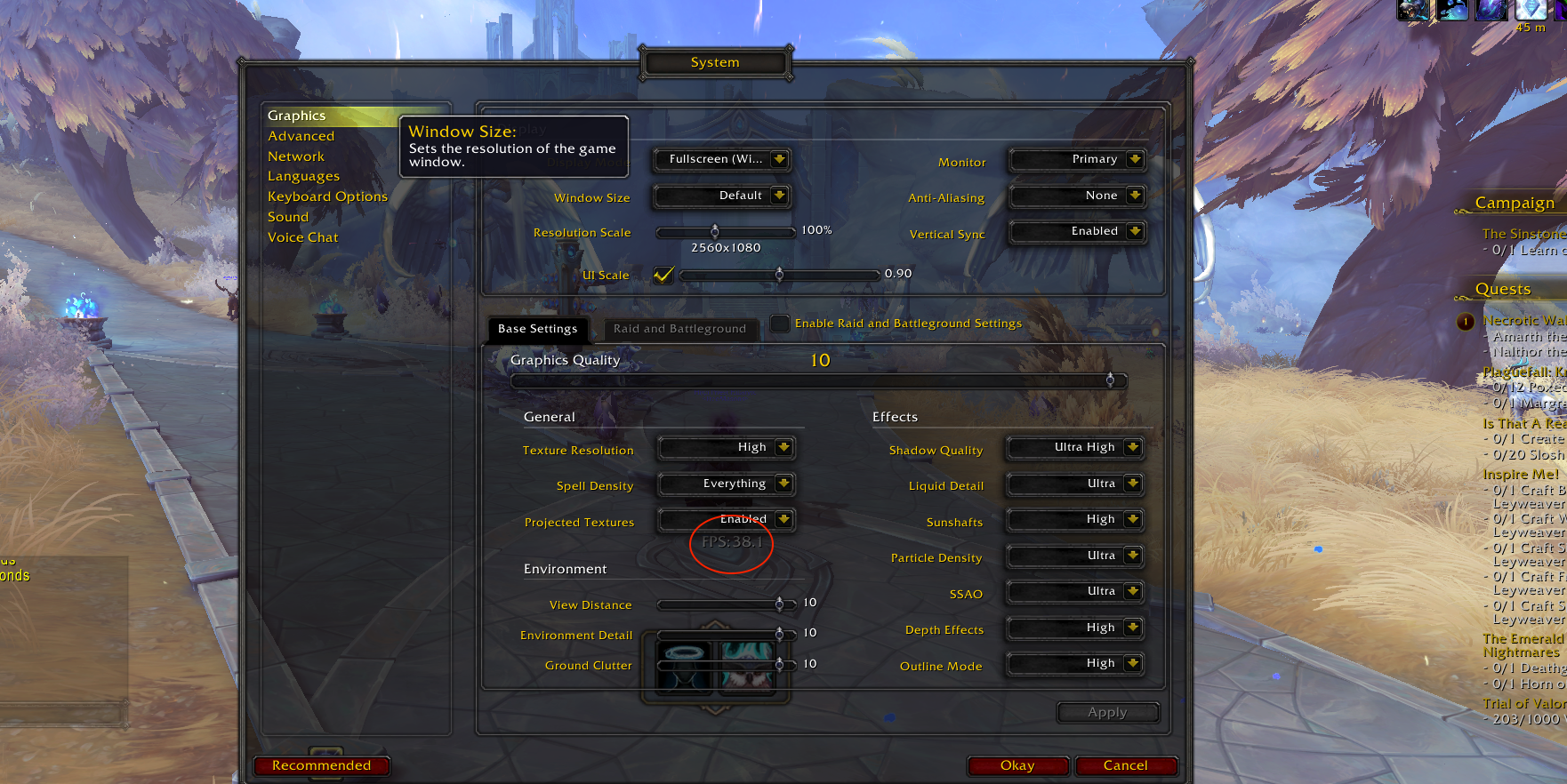The image size is (1567, 784).
Task: Cancel the System settings window
Action: [1125, 765]
